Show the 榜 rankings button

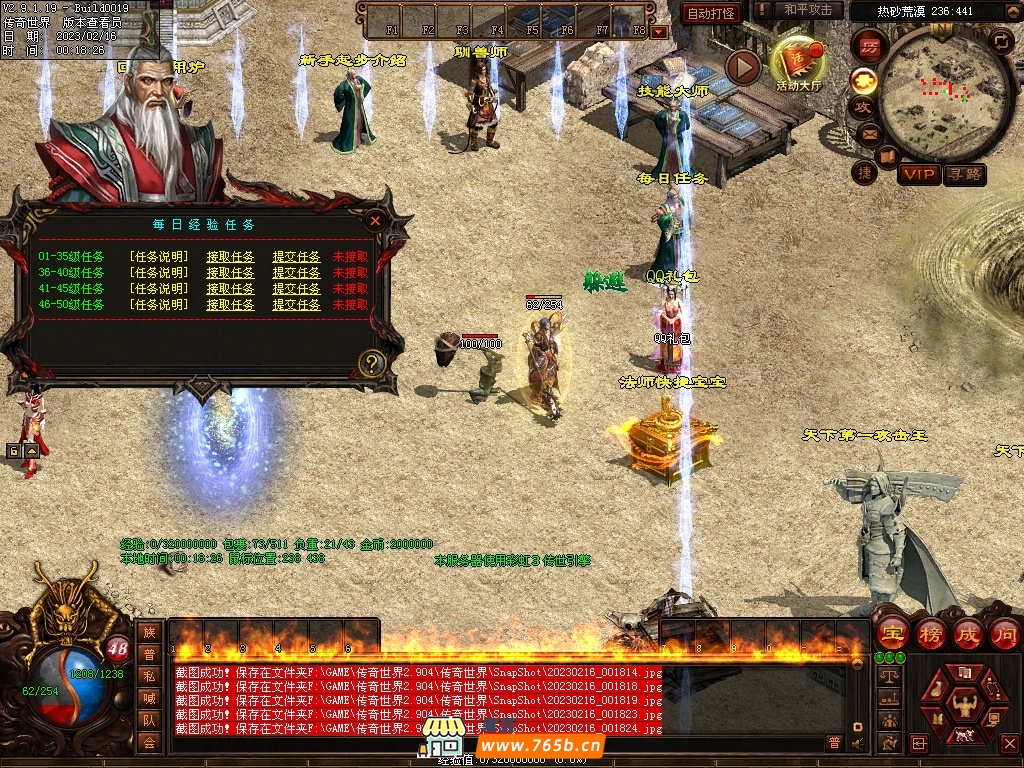coord(930,633)
